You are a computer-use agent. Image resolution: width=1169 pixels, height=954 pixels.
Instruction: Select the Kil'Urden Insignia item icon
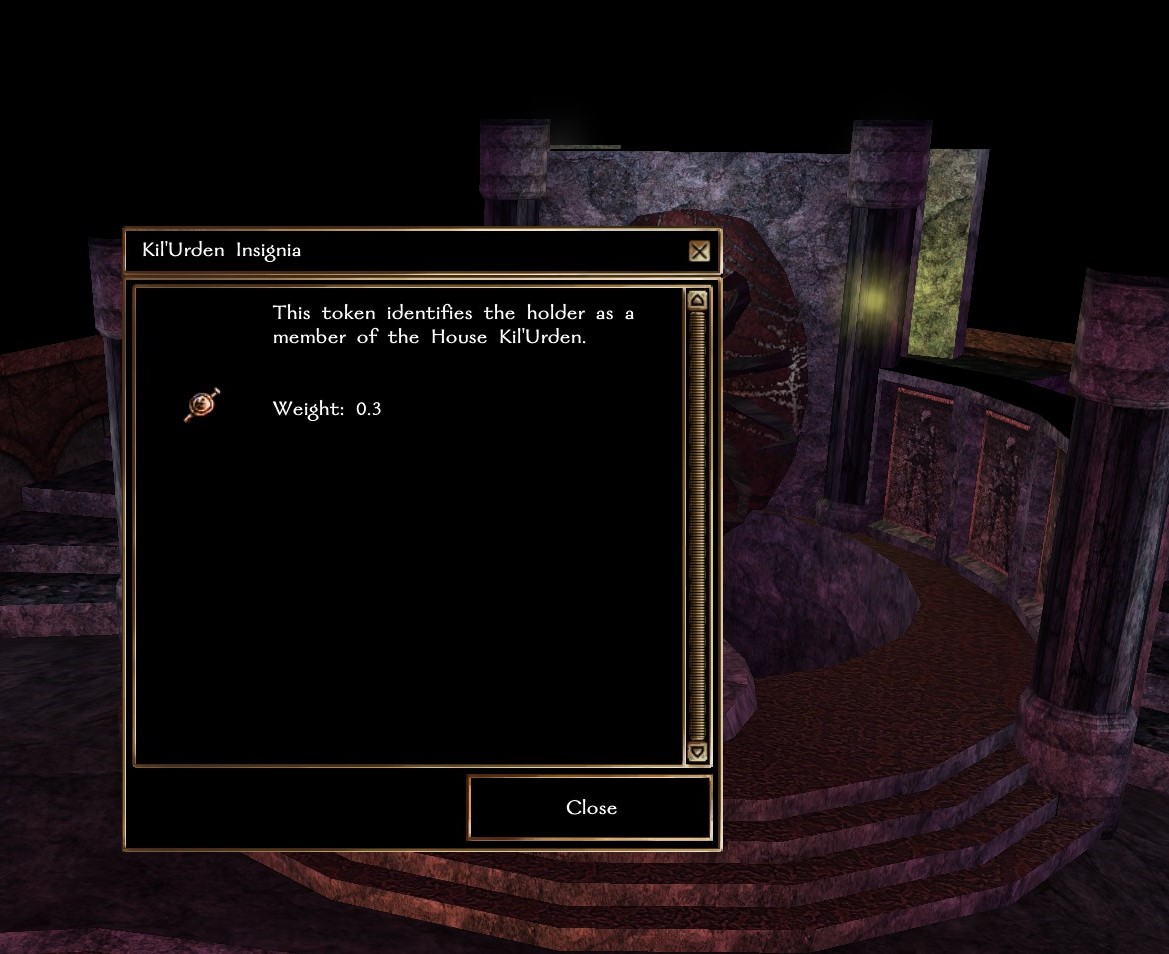click(202, 405)
